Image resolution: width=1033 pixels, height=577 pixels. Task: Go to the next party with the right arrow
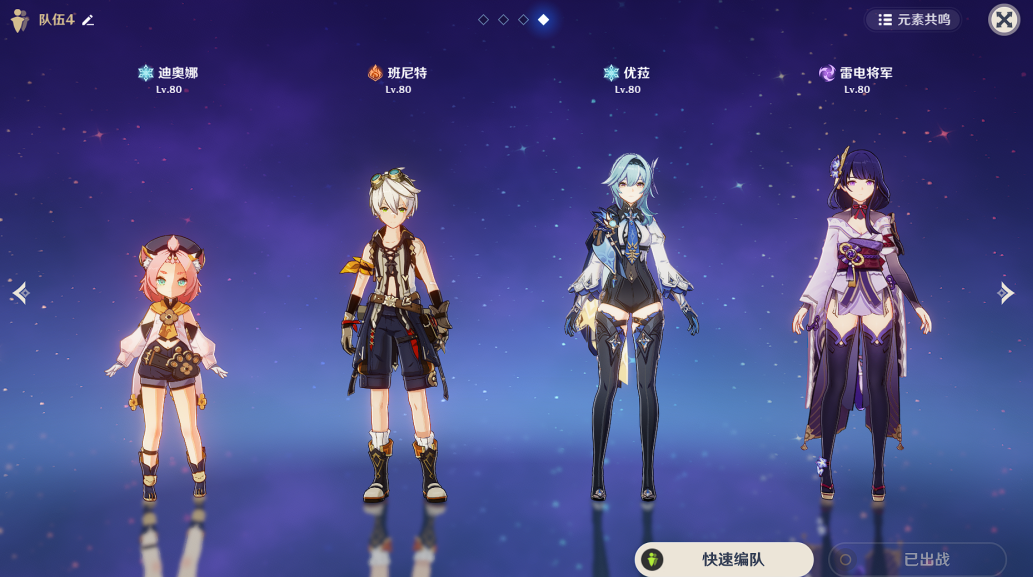(x=1006, y=292)
